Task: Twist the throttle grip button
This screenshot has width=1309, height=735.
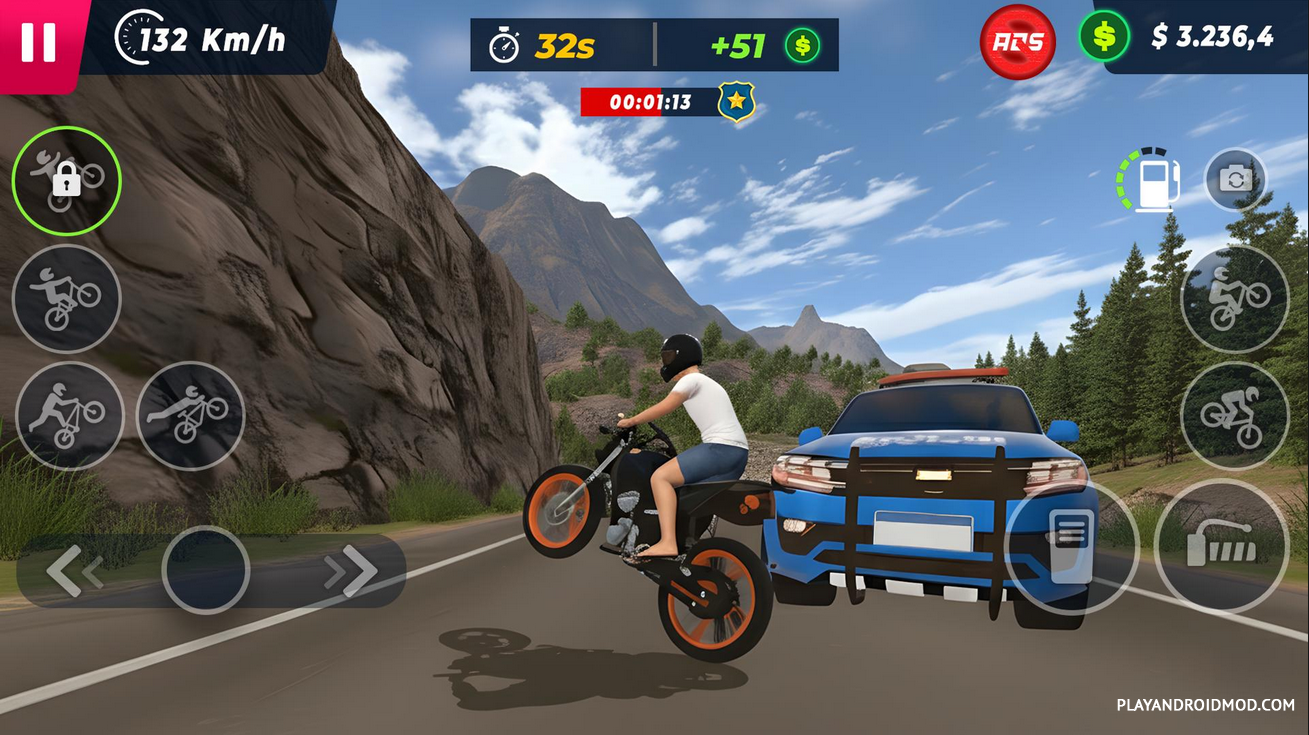Action: tap(1221, 546)
